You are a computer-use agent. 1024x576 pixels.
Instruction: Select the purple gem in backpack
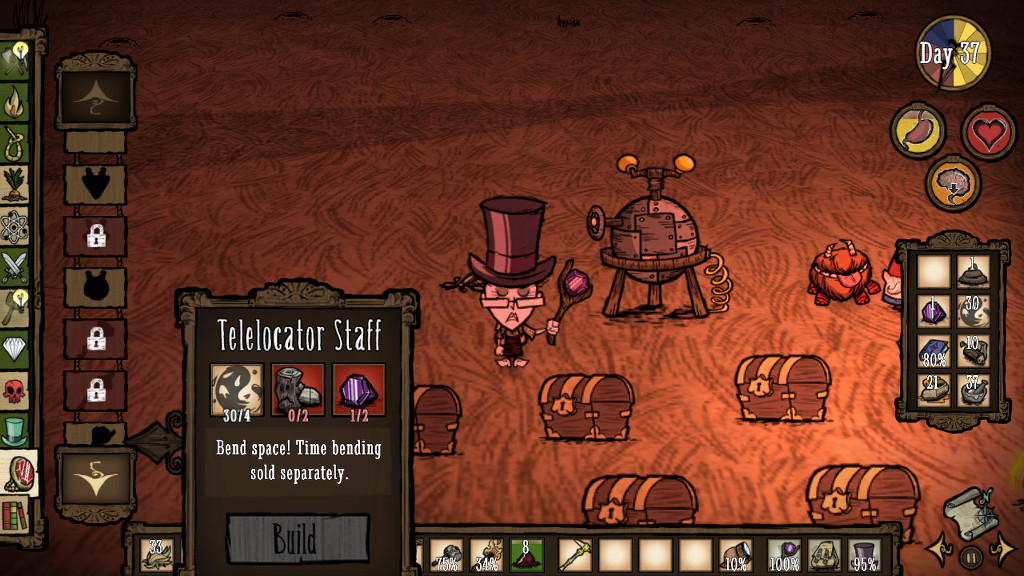[x=932, y=310]
